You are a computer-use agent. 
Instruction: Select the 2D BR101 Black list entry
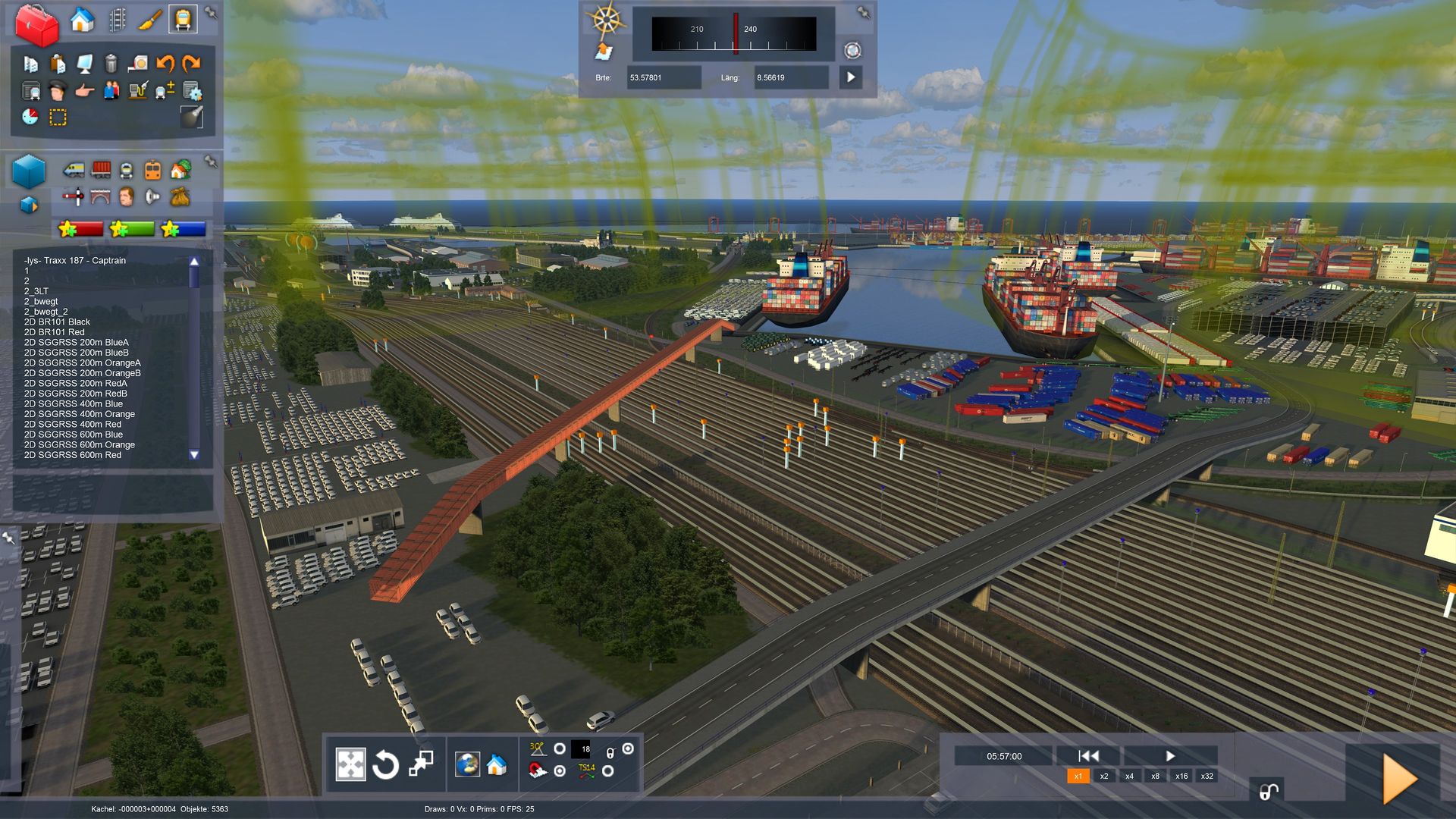coord(57,322)
